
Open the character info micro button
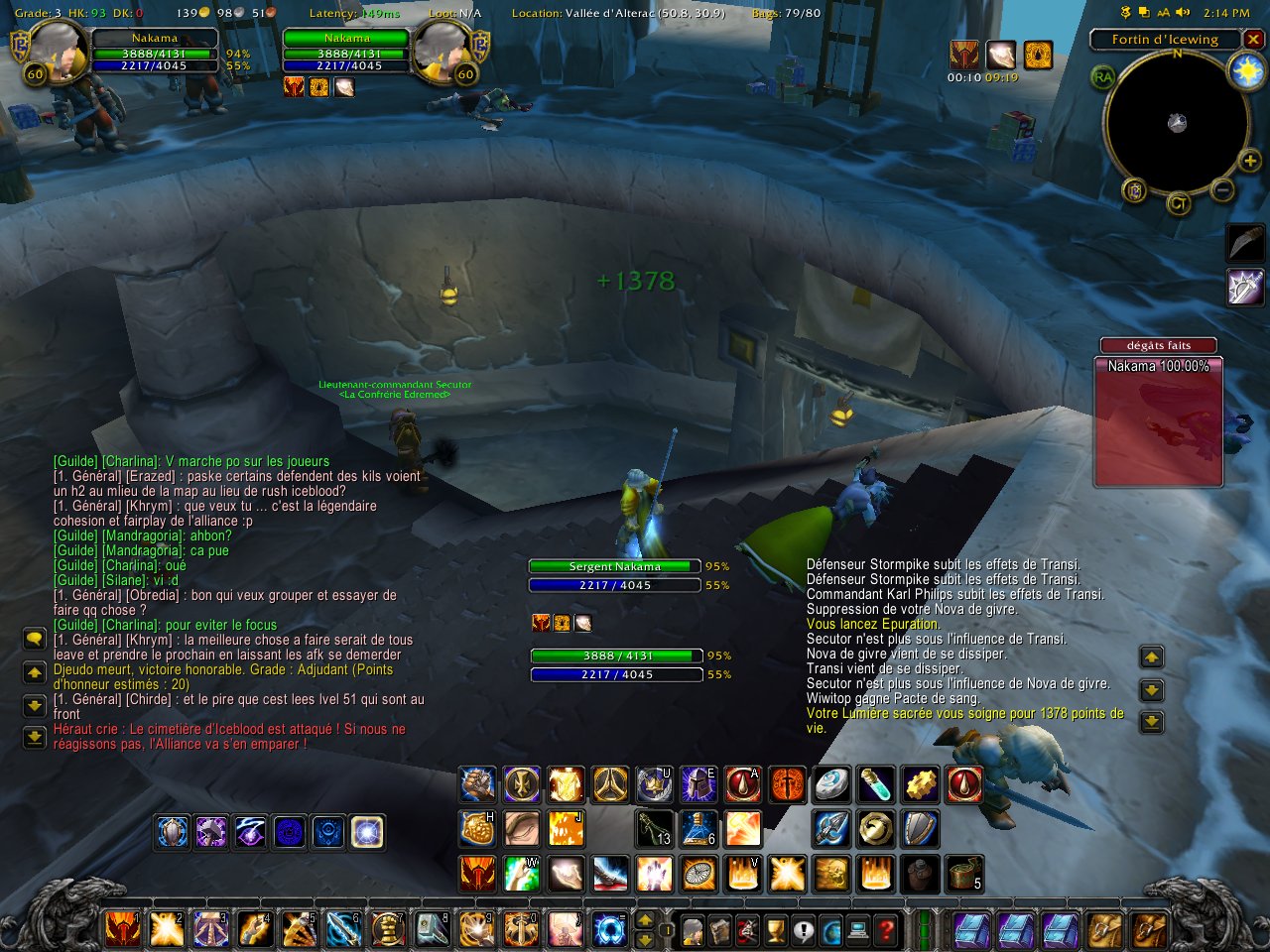[x=693, y=930]
